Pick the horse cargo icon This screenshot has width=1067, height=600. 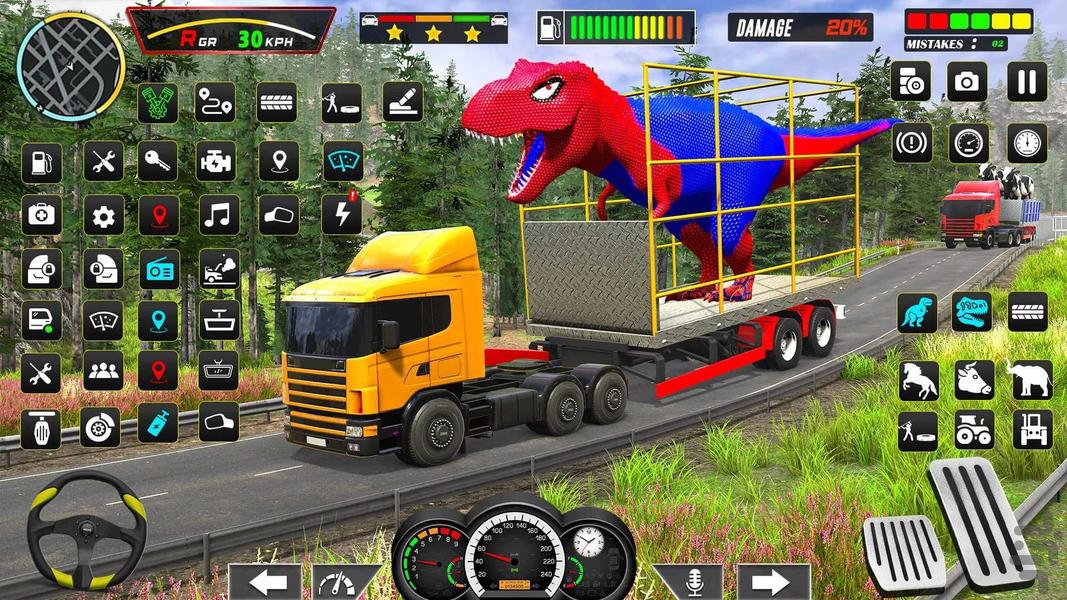[x=916, y=380]
